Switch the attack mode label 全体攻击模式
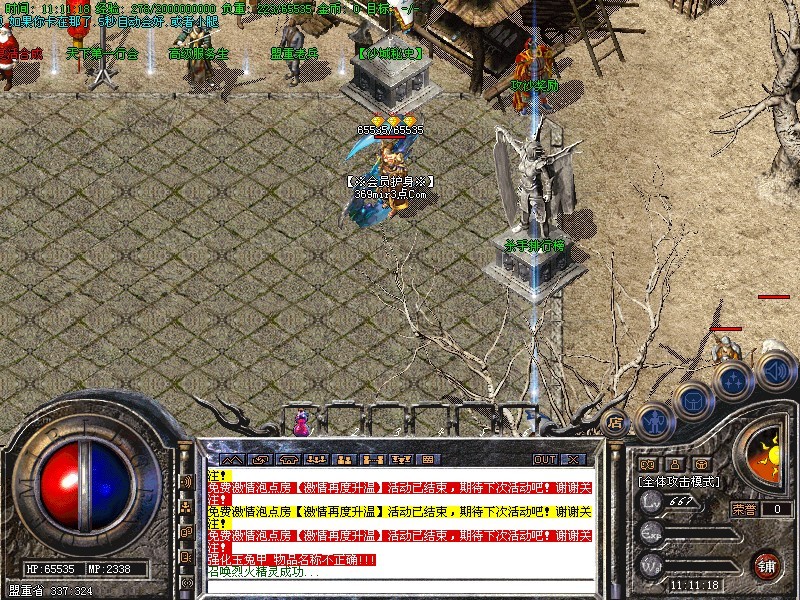Image resolution: width=800 pixels, height=600 pixels. pyautogui.click(x=680, y=481)
